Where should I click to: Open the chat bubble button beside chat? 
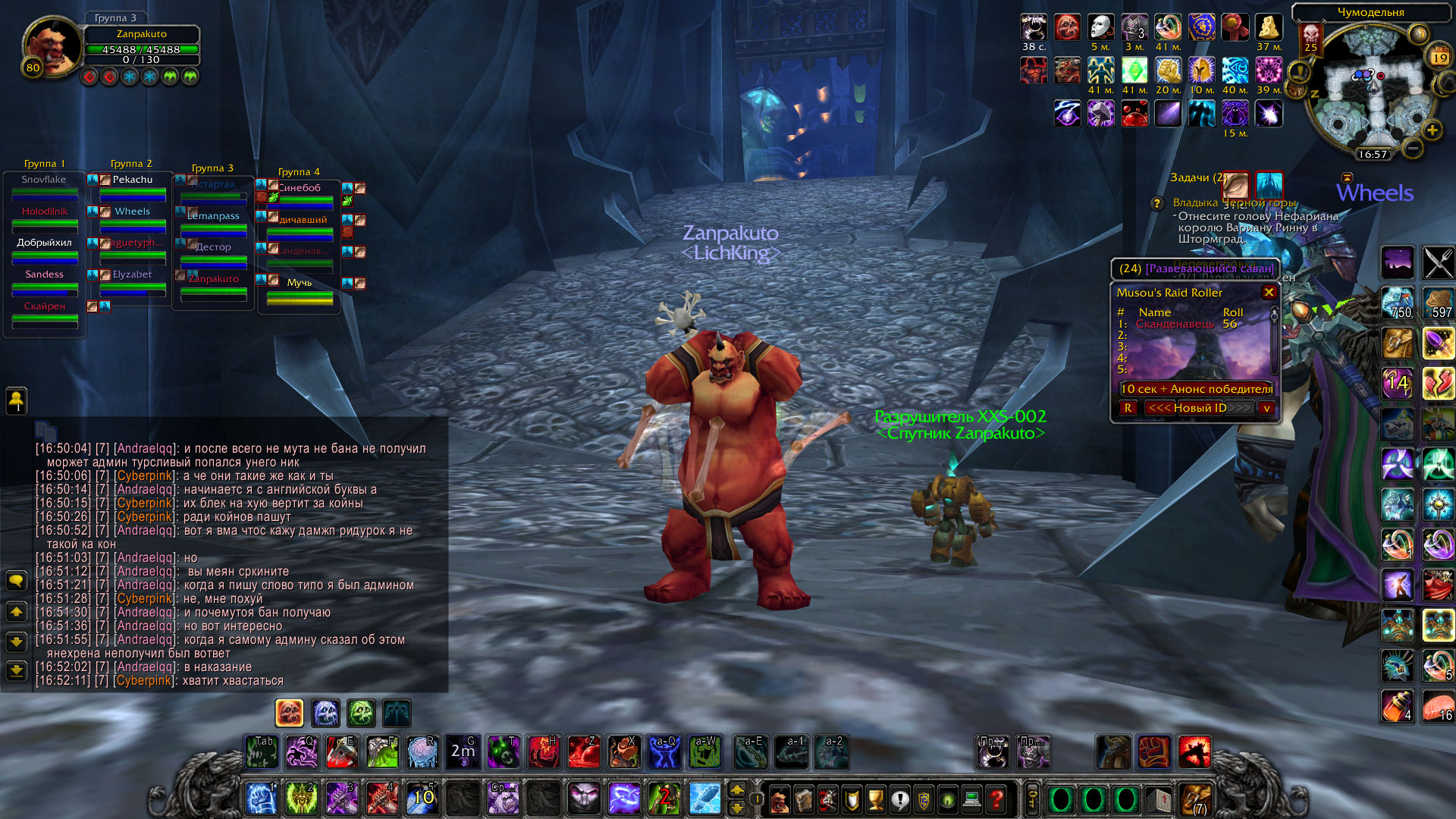(16, 581)
